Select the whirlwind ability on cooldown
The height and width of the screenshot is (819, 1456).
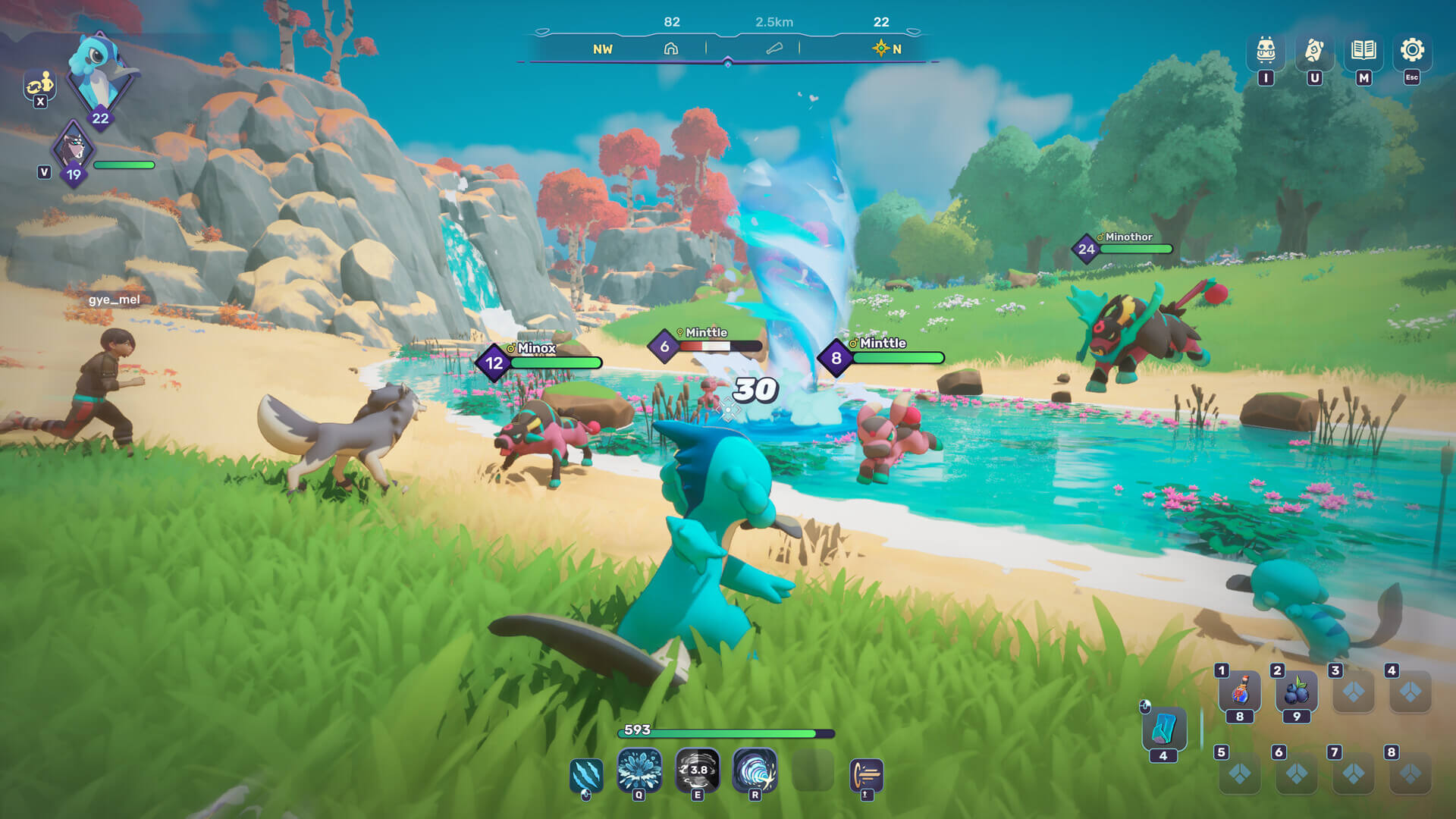698,770
